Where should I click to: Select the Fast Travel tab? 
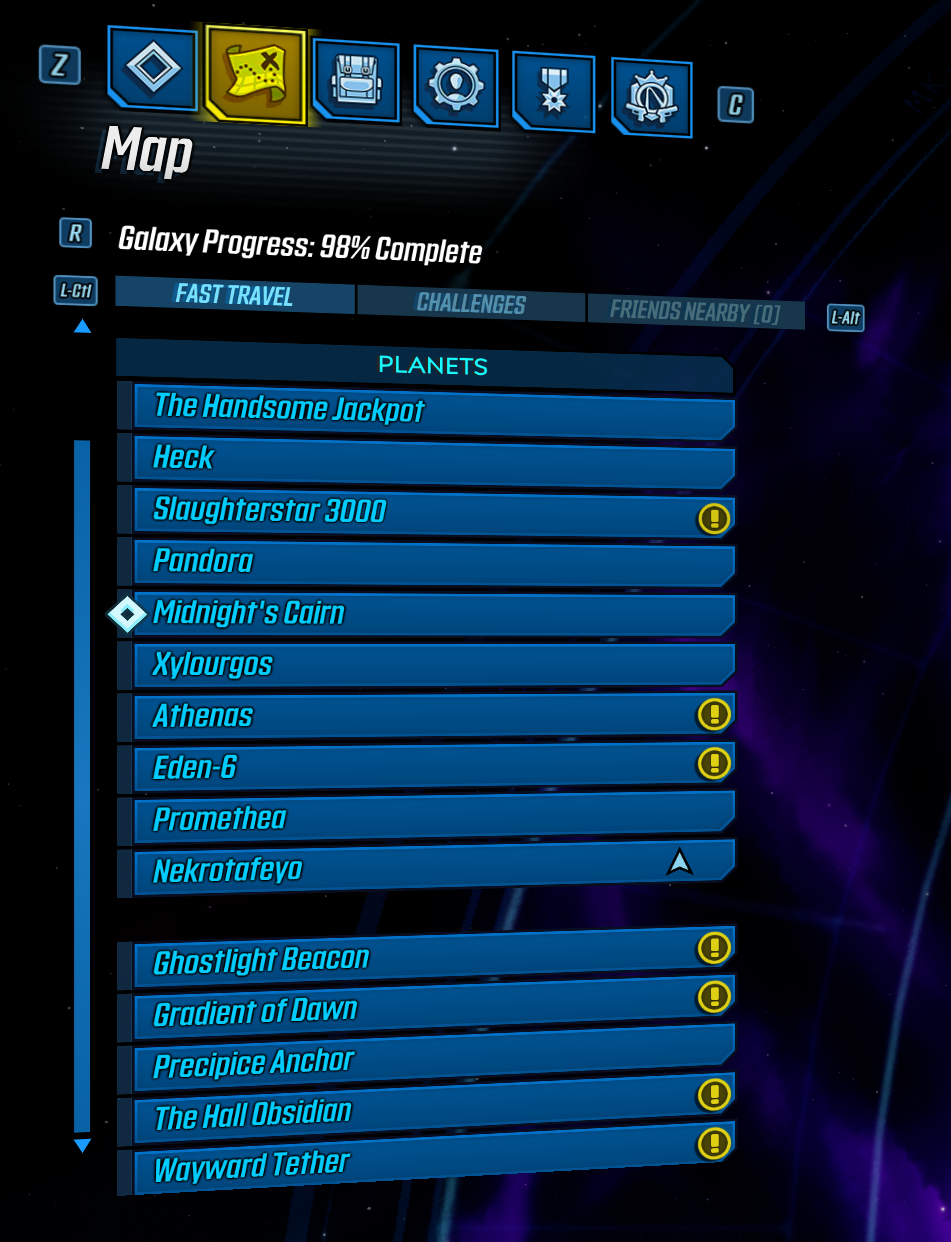[x=234, y=295]
